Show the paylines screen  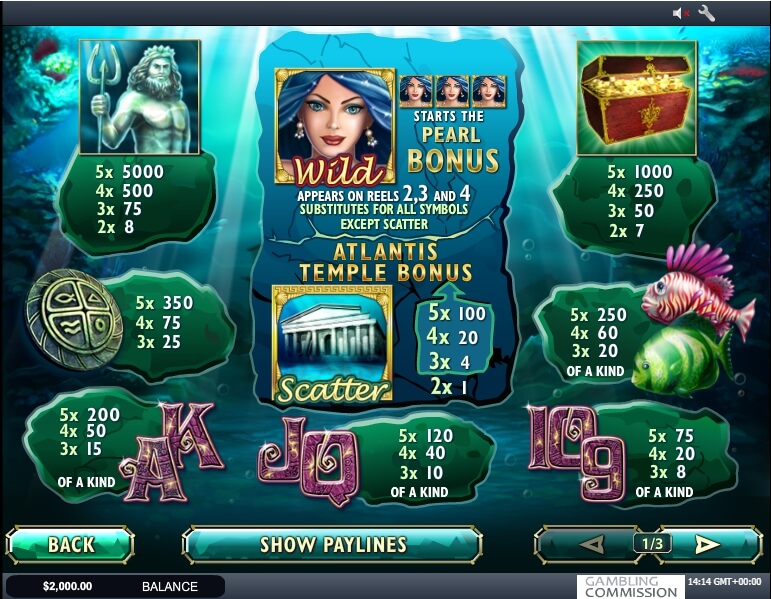332,545
